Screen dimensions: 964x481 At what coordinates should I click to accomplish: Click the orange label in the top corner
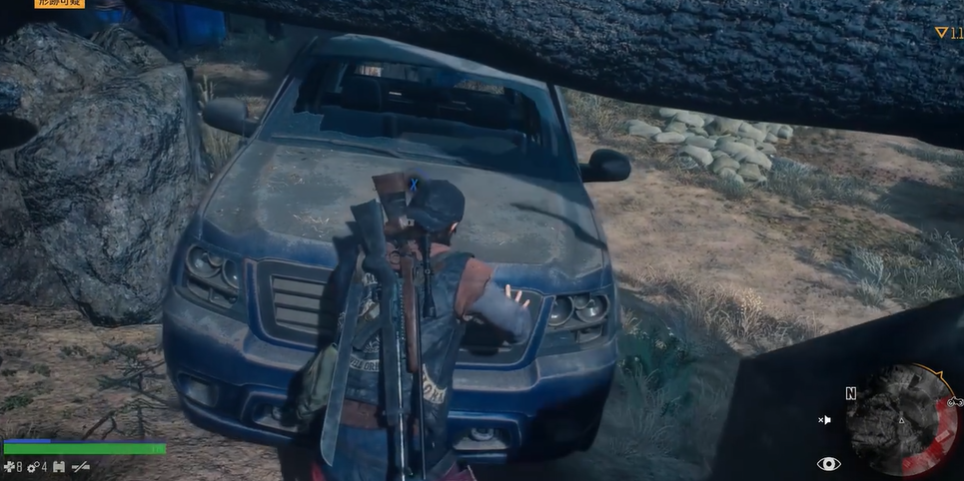pyautogui.click(x=60, y=3)
